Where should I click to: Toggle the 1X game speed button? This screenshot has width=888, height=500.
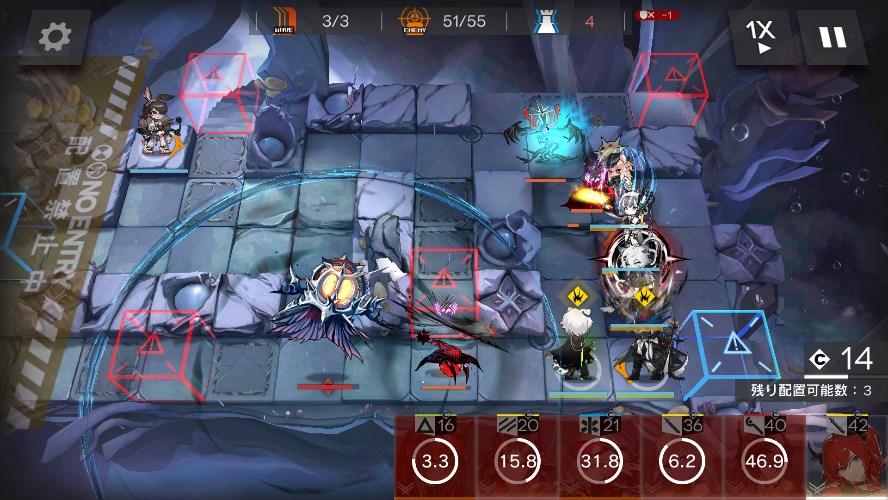(x=762, y=37)
